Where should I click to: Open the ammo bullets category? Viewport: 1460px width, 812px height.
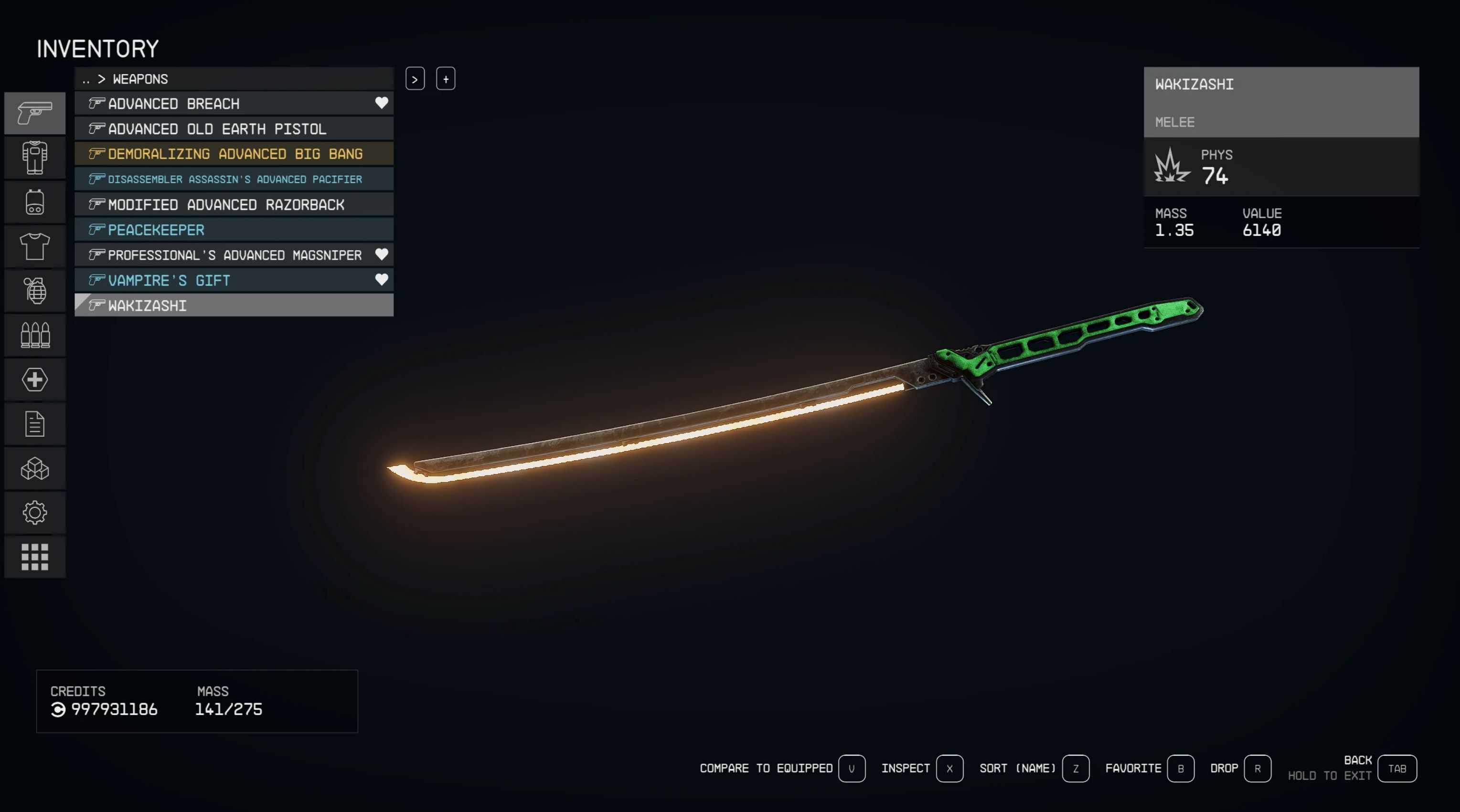(x=34, y=335)
